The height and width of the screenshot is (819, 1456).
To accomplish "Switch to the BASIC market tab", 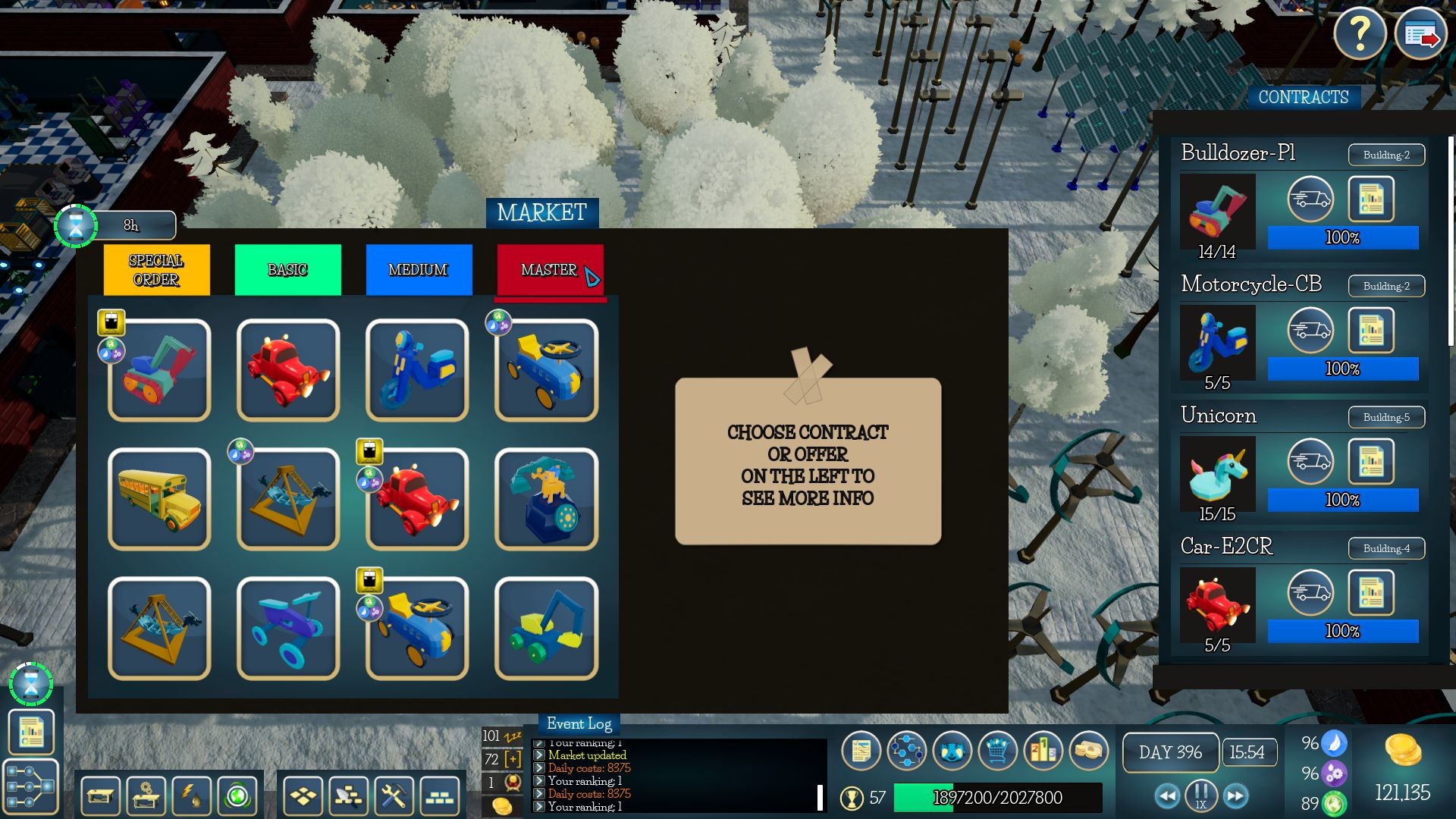I will pyautogui.click(x=288, y=269).
